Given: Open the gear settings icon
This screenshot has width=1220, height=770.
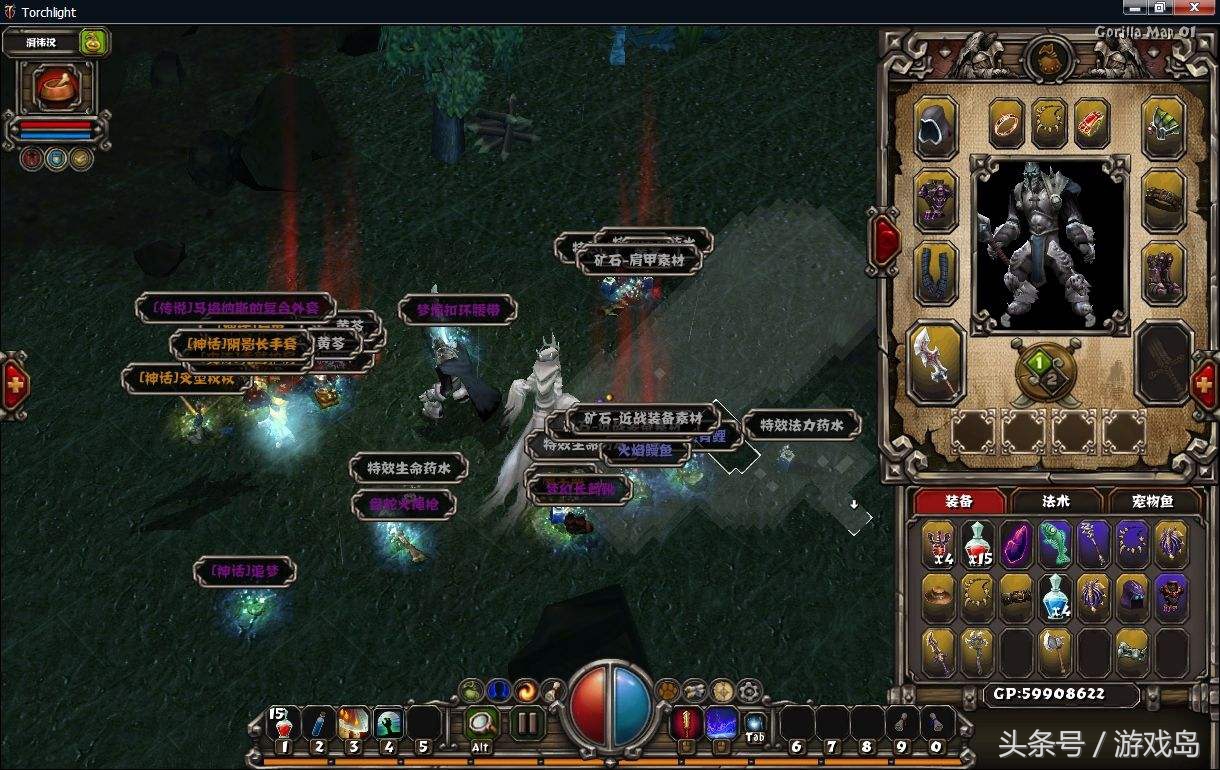Looking at the screenshot, I should [749, 690].
